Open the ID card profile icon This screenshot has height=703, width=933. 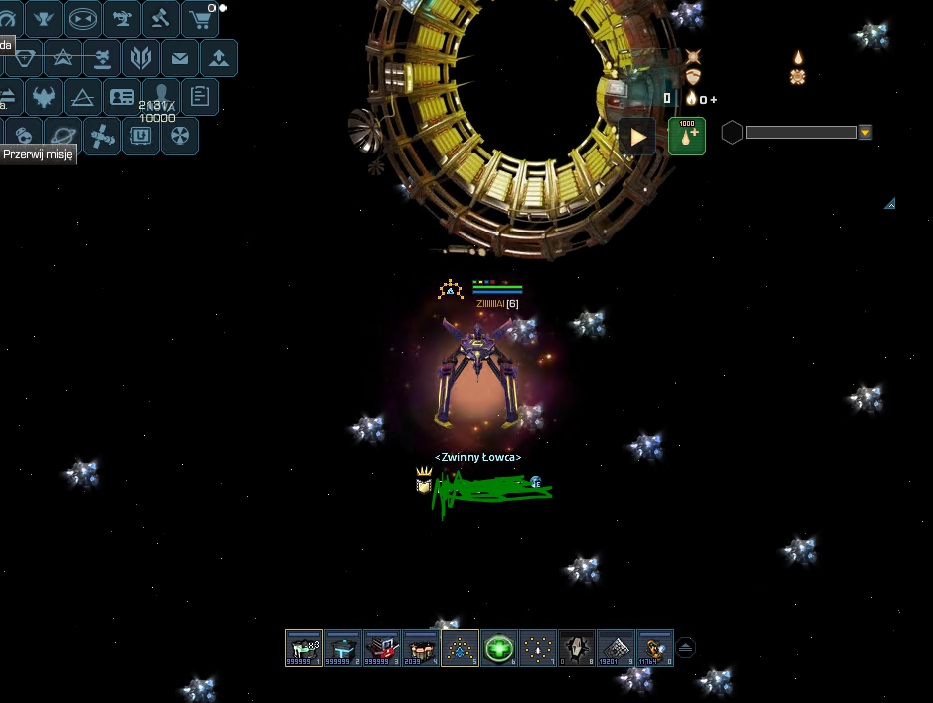point(122,97)
